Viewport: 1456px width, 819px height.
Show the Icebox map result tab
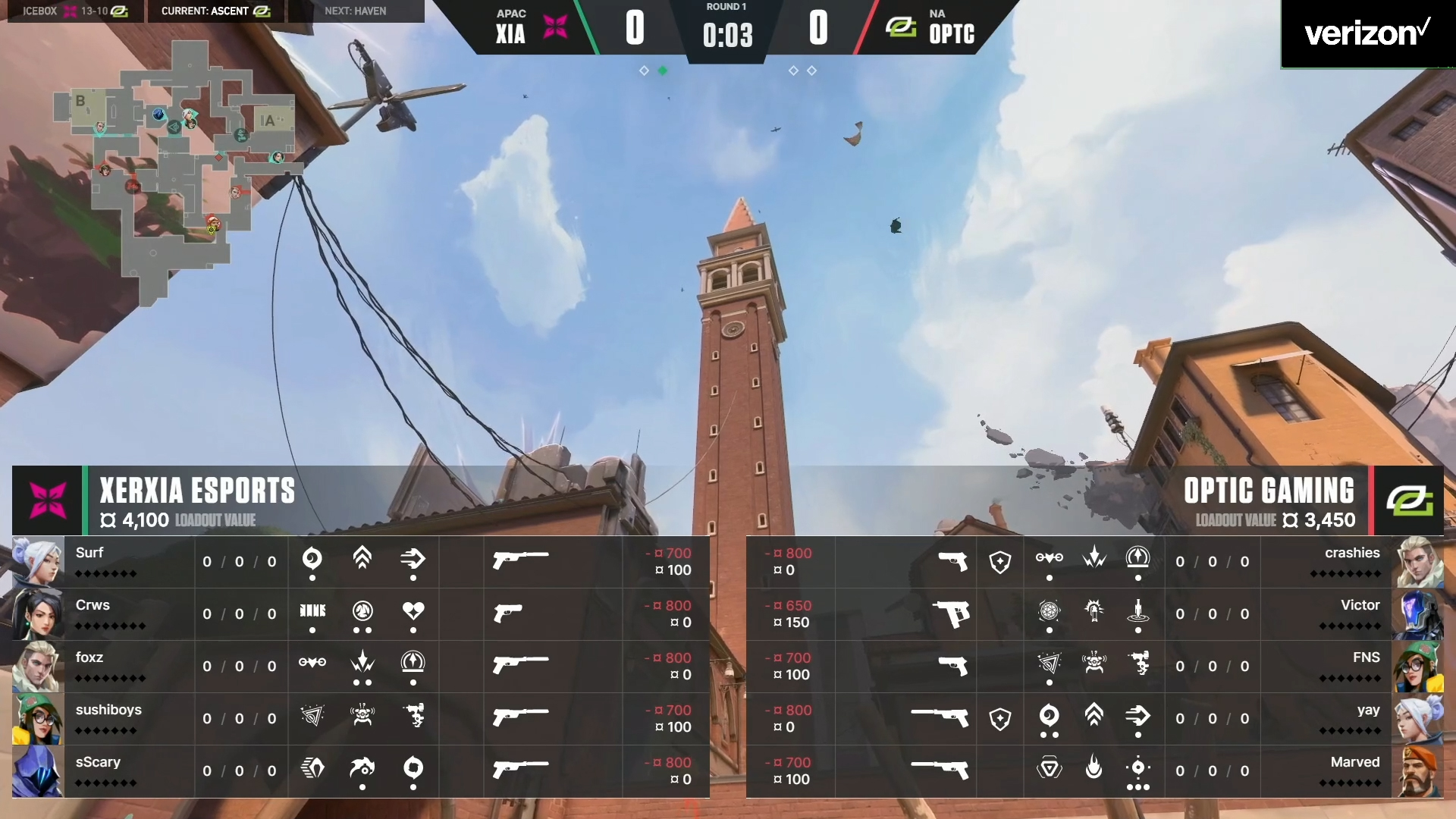(x=75, y=11)
